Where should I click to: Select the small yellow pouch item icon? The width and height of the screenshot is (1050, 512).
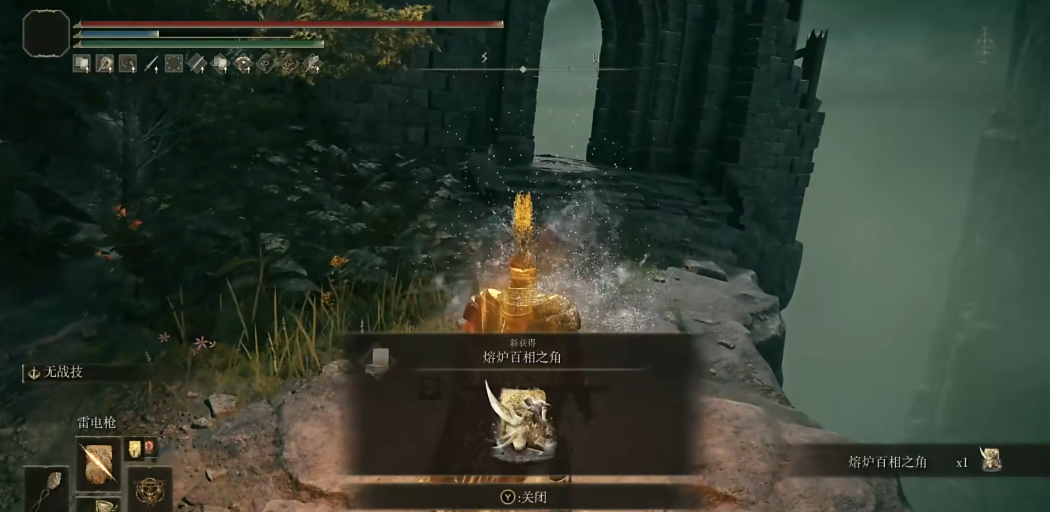[133, 449]
